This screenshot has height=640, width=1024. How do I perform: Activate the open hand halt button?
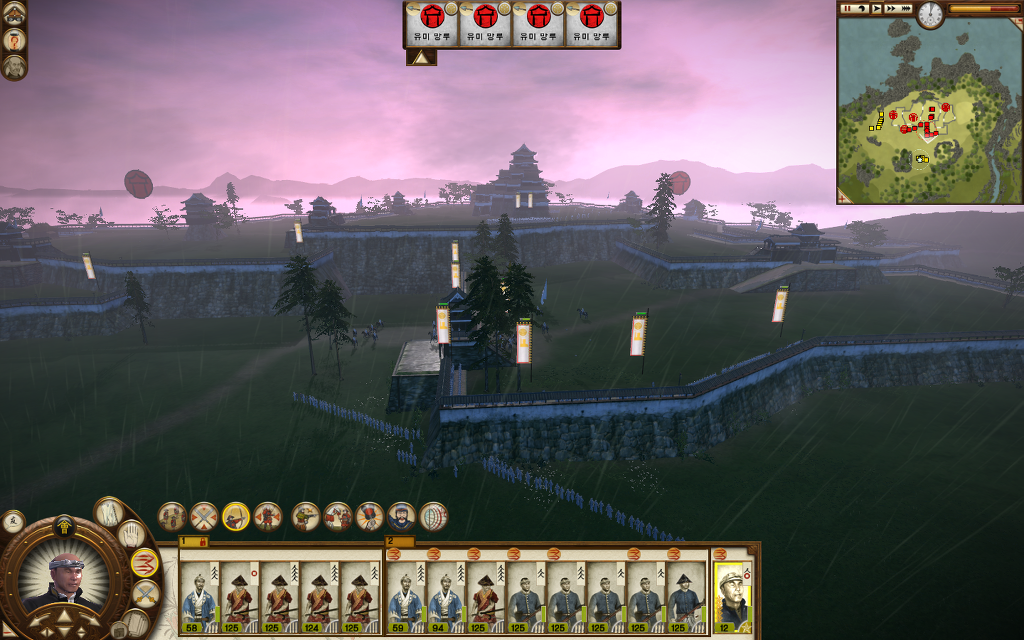[129, 535]
